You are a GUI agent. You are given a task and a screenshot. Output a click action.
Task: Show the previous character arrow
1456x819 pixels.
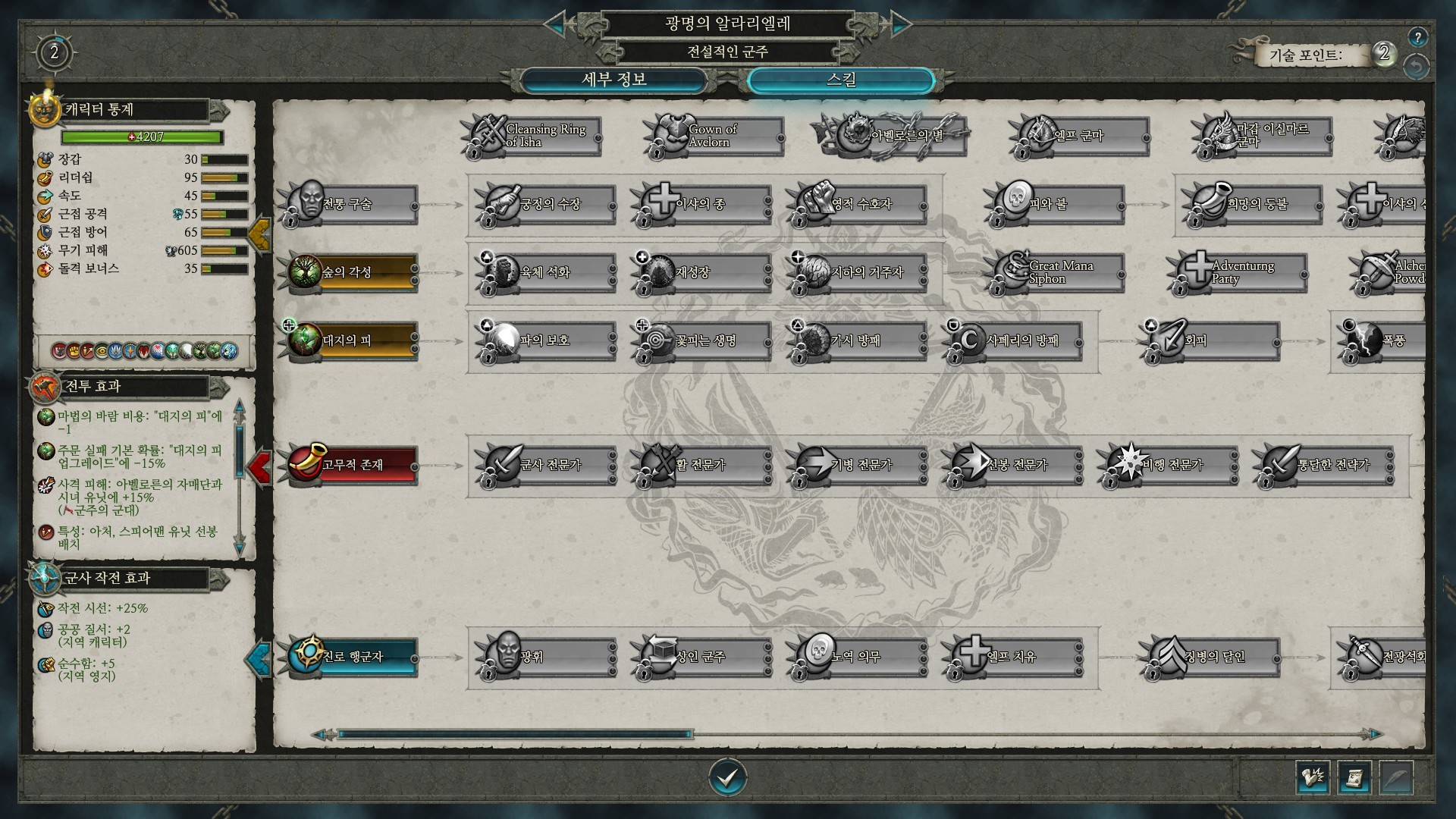click(556, 24)
